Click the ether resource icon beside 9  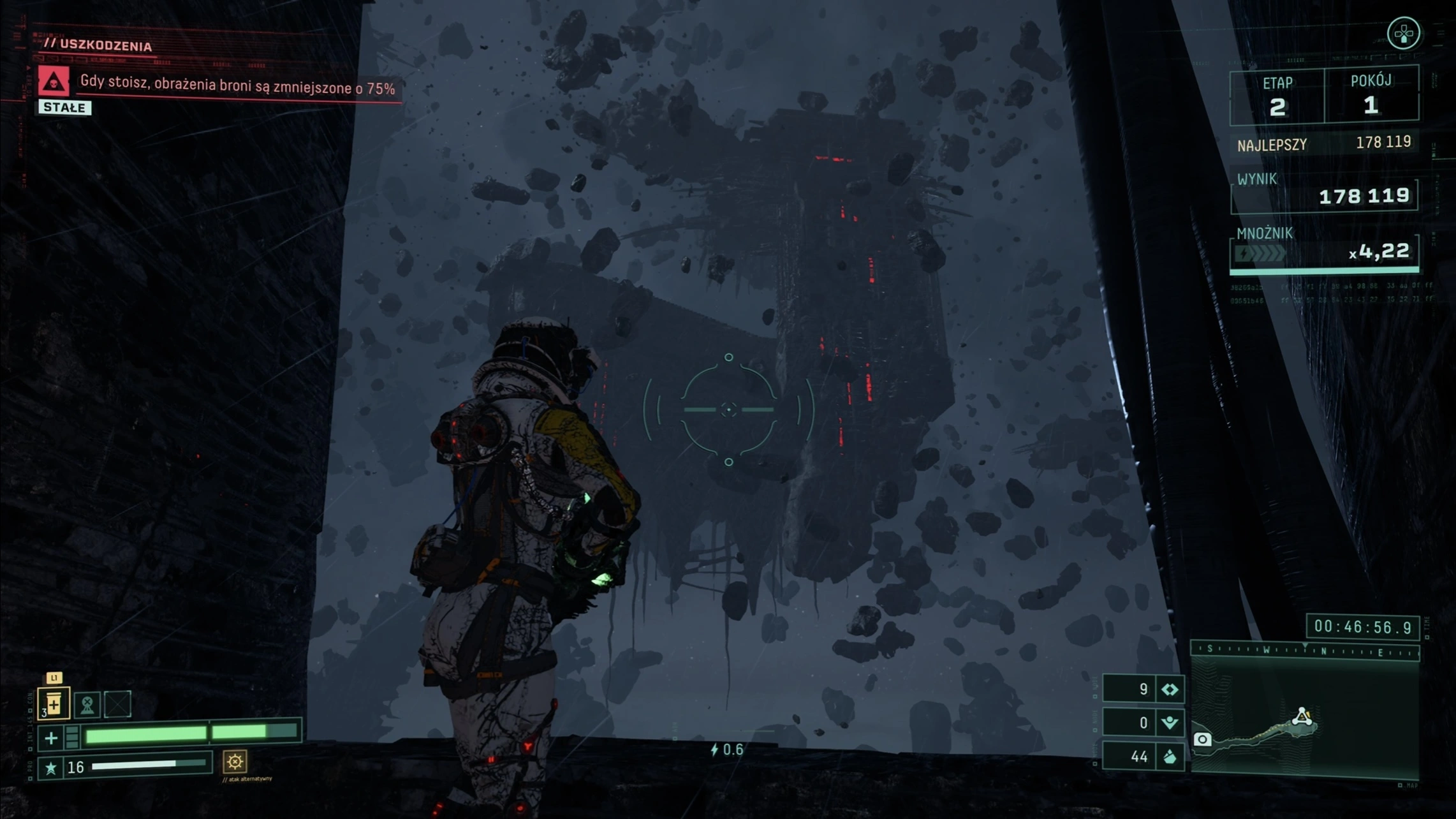pyautogui.click(x=1170, y=690)
